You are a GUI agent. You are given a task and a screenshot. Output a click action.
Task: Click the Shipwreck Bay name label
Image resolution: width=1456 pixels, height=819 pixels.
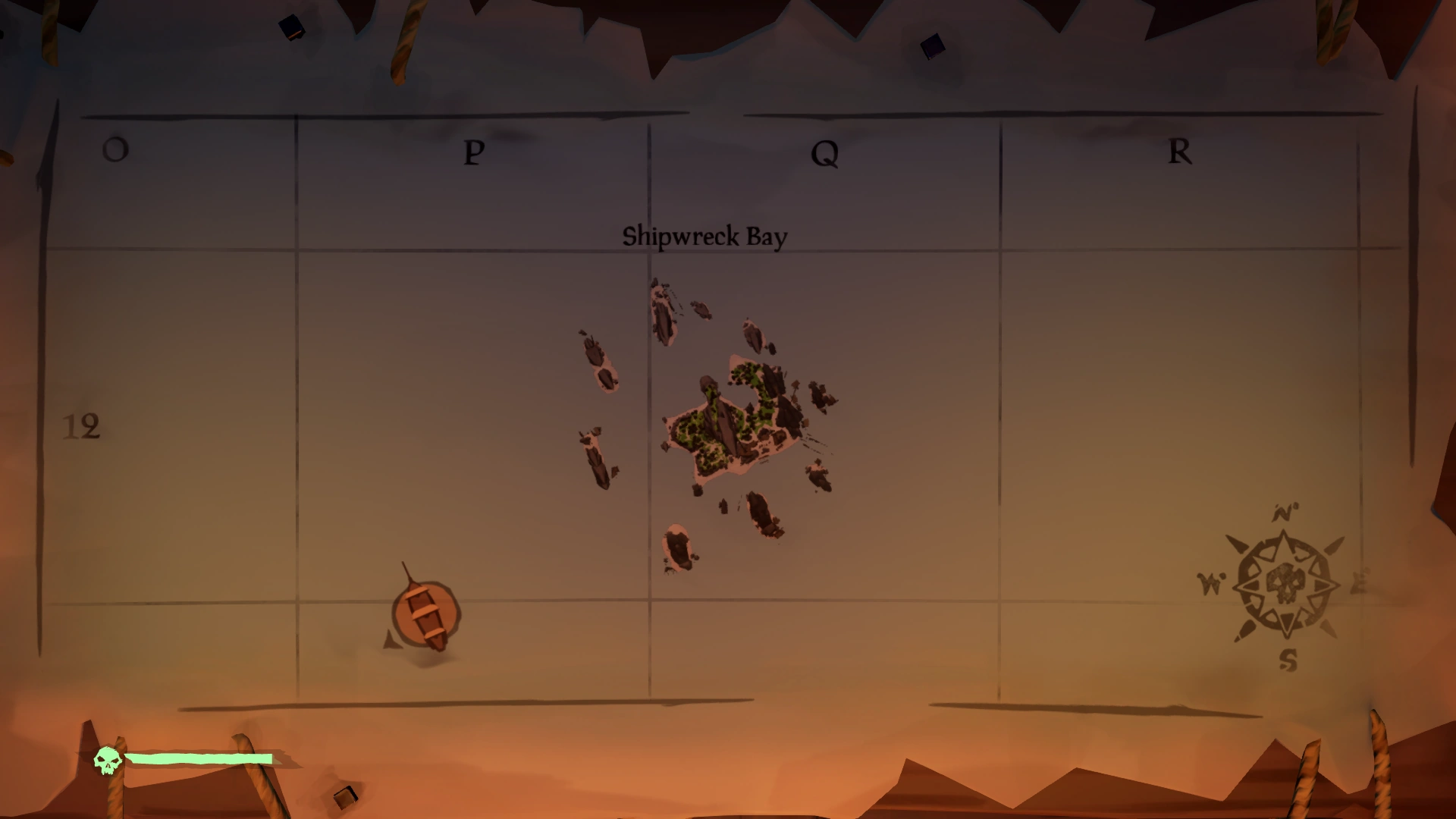pyautogui.click(x=705, y=236)
